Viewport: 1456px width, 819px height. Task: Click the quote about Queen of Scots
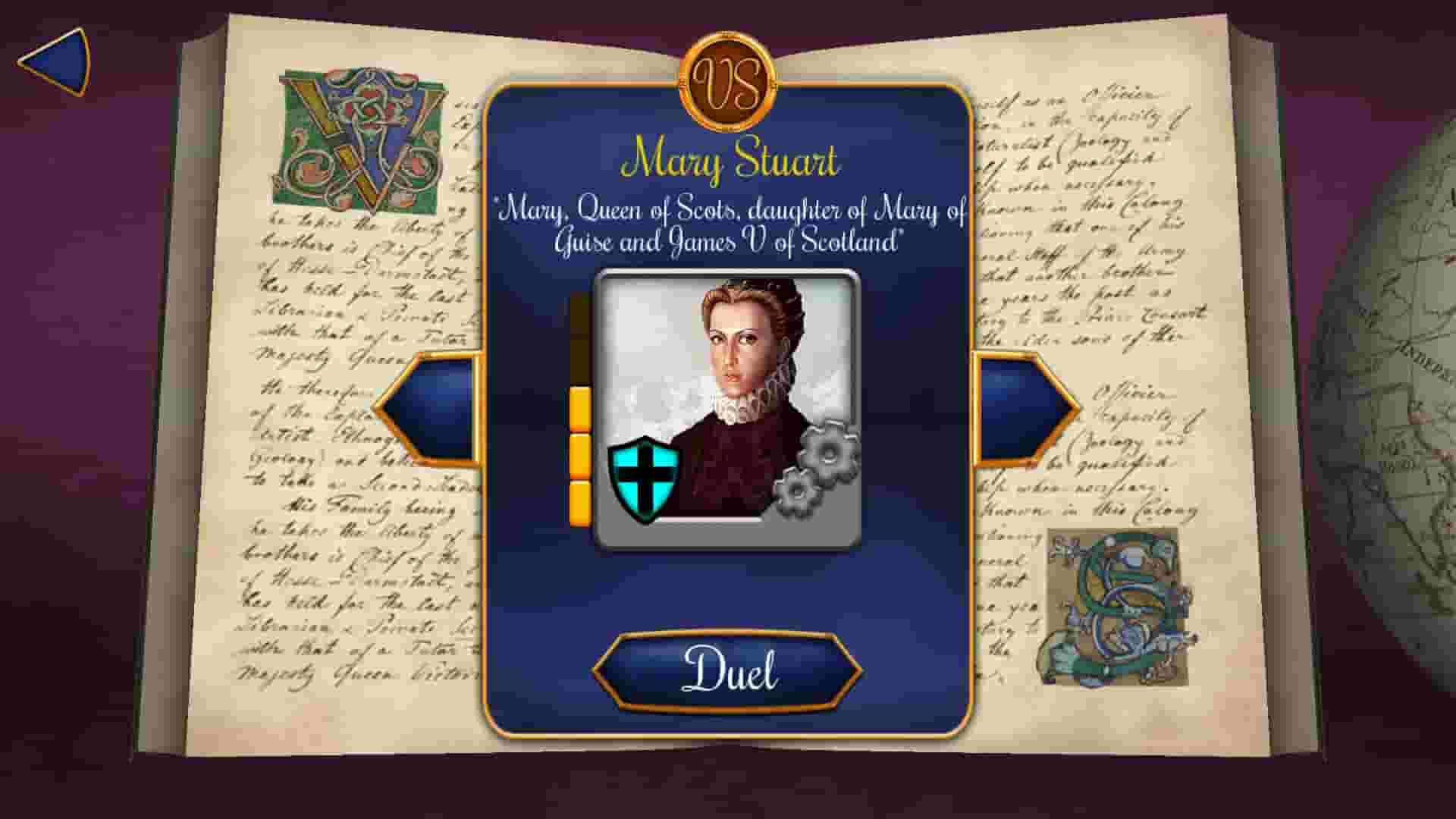(730, 227)
